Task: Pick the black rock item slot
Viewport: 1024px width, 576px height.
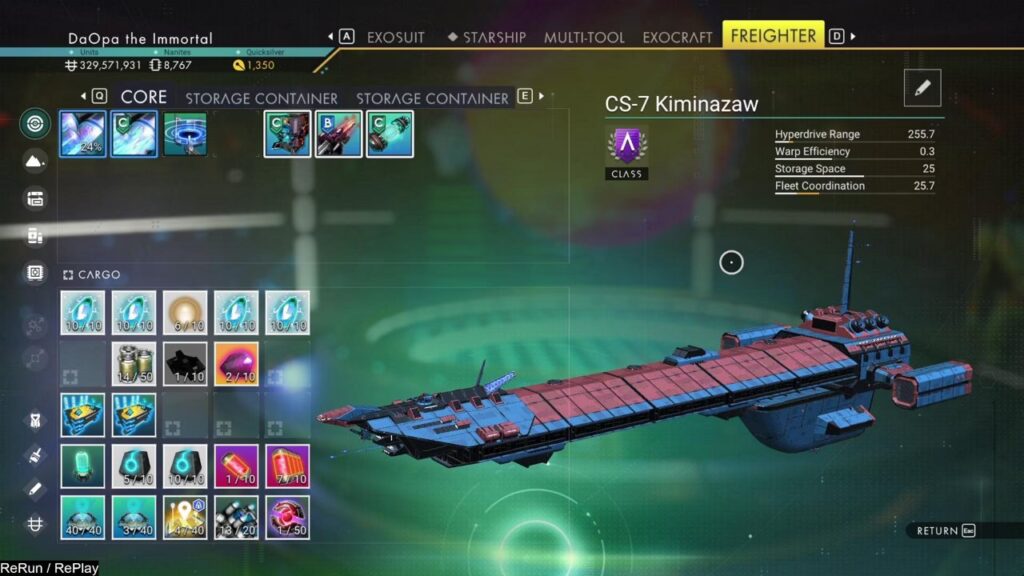Action: (185, 364)
